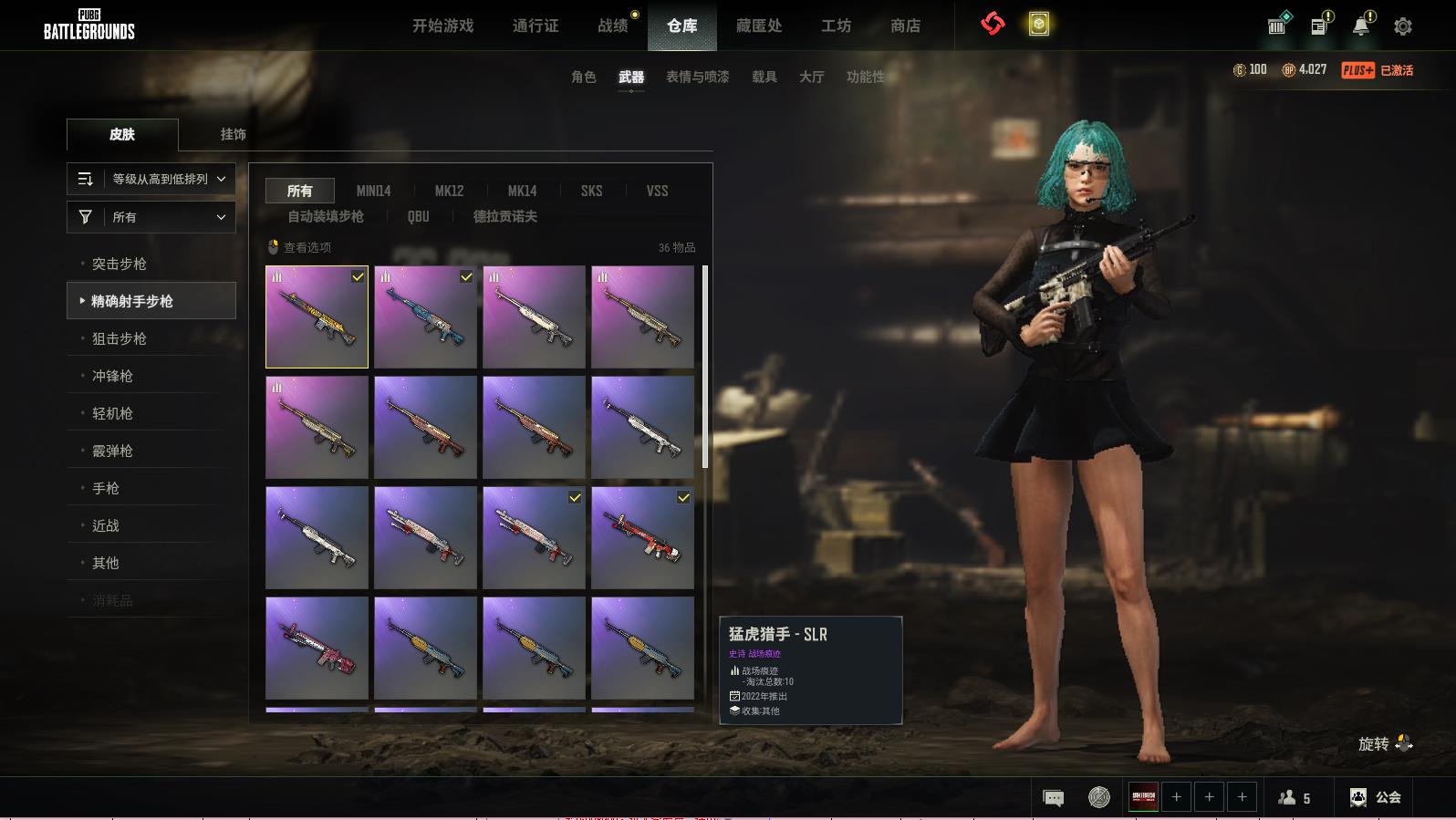The image size is (1456, 820).
Task: Select the yellow tiger-striped SLR skin
Action: coord(317,317)
